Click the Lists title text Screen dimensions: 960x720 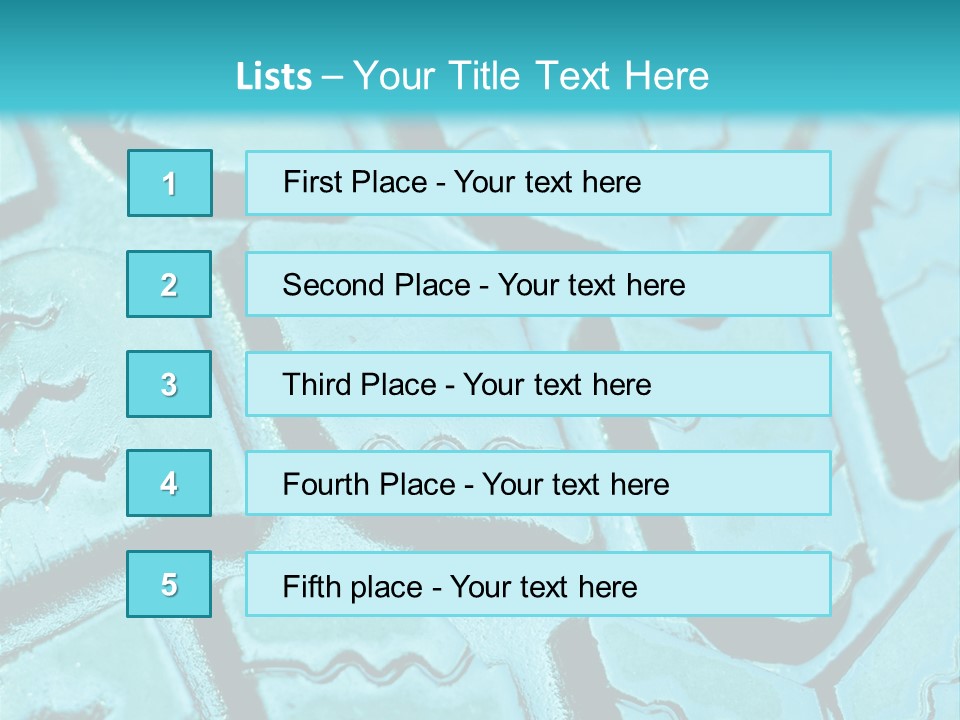coord(472,76)
